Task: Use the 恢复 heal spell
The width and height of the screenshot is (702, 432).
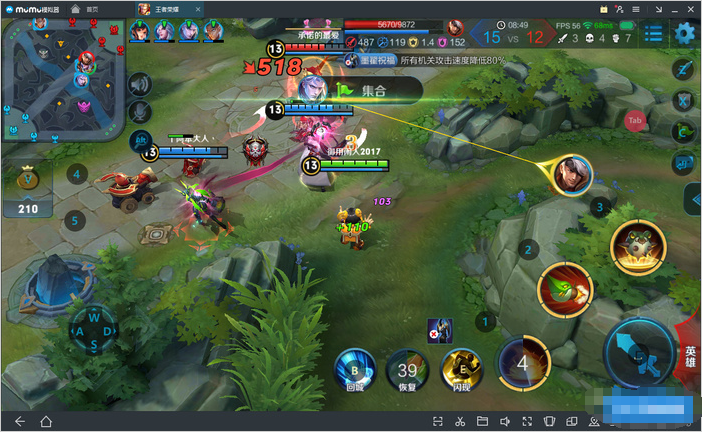Action: pos(406,367)
